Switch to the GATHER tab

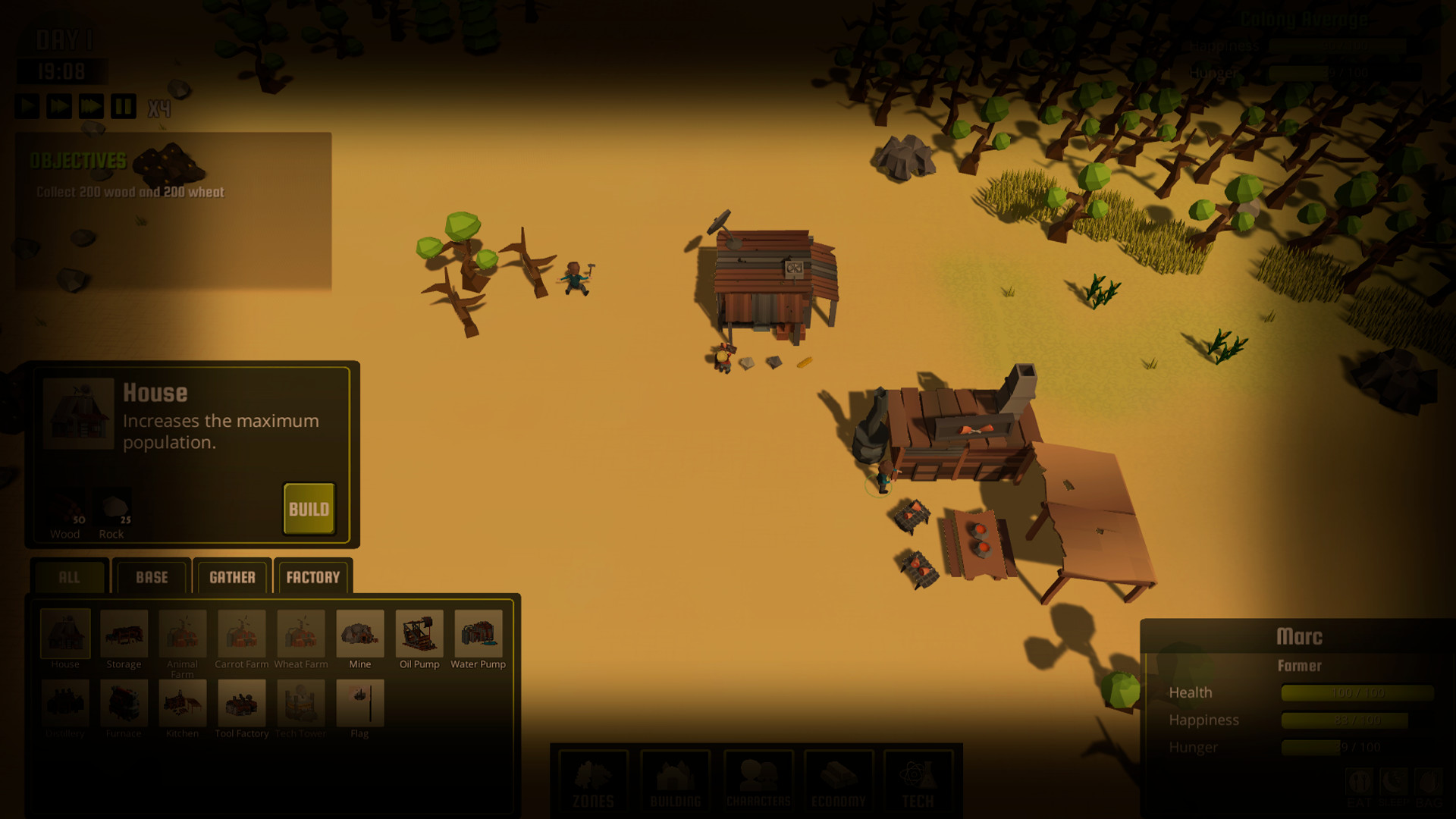pos(232,578)
